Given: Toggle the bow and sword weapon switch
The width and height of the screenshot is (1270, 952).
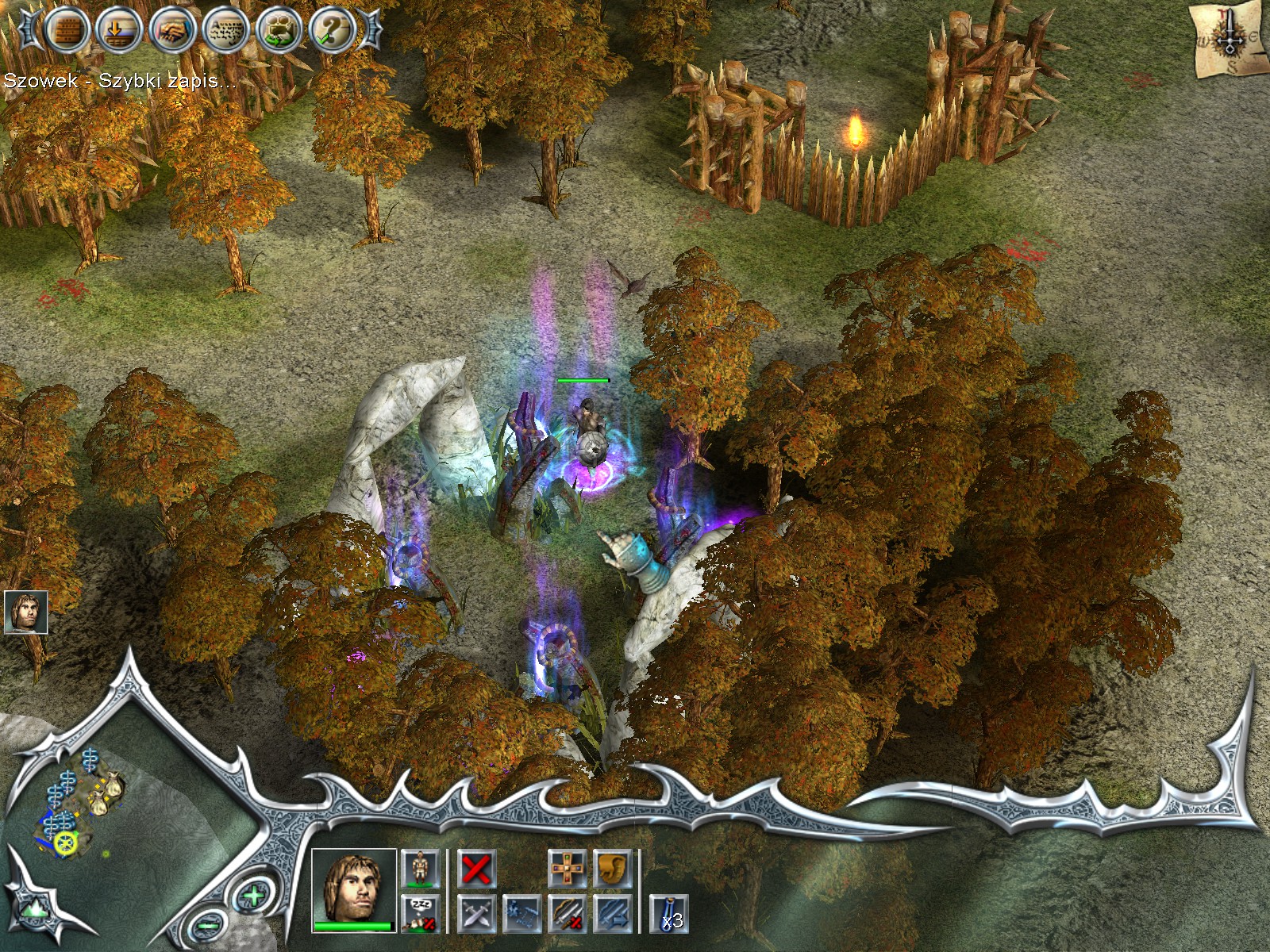Looking at the screenshot, I should [x=568, y=913].
